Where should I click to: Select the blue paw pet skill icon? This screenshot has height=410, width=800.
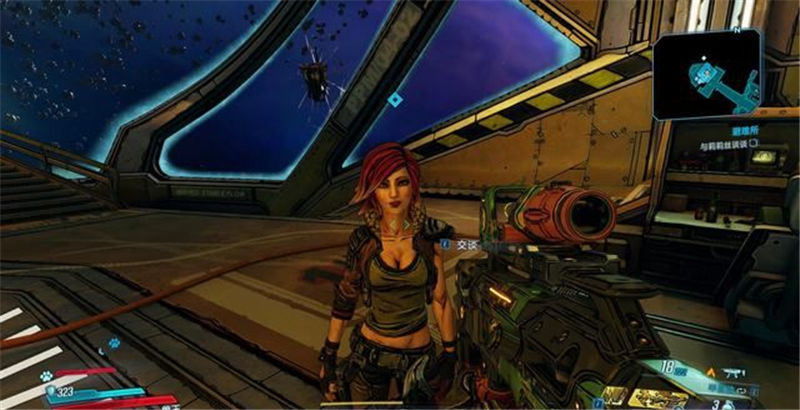tap(115, 343)
